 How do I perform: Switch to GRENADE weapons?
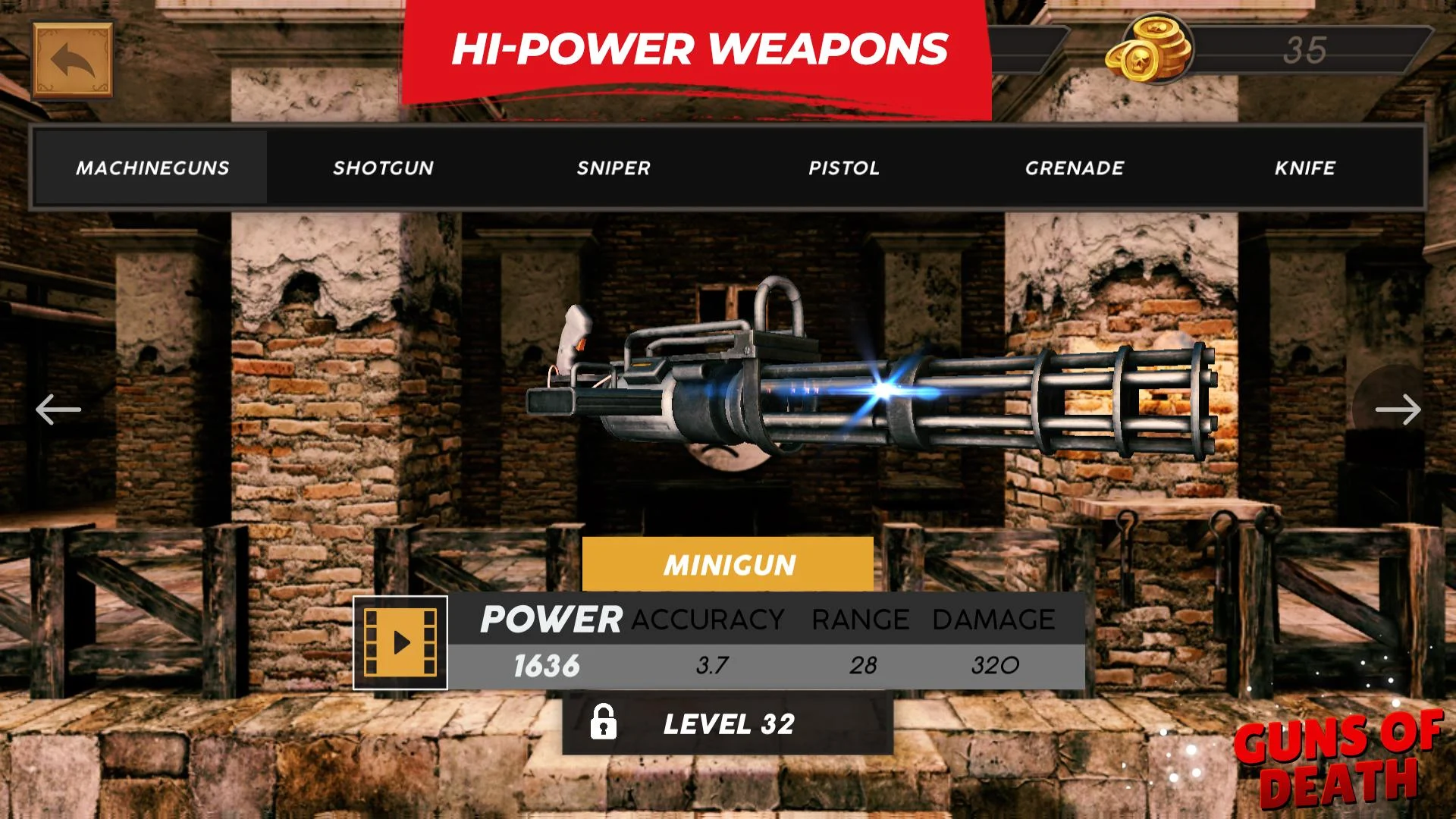(1075, 168)
